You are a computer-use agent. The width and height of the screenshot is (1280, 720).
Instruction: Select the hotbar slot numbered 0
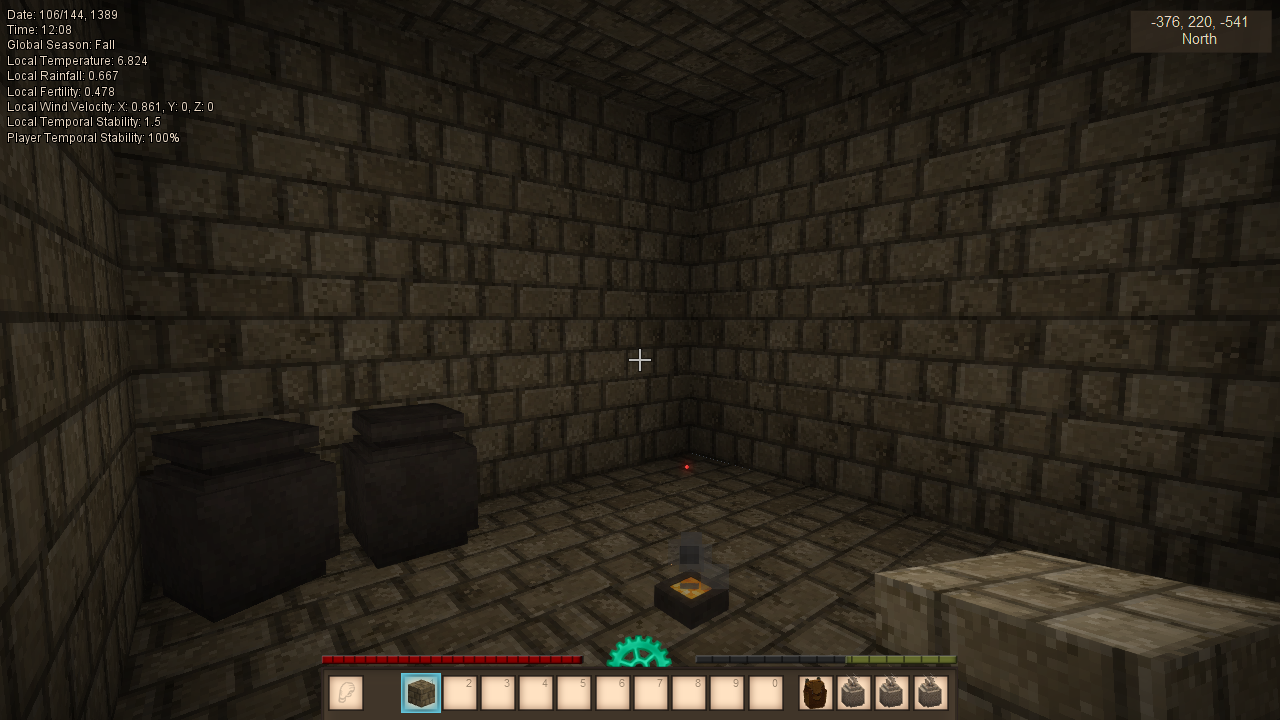[x=765, y=693]
